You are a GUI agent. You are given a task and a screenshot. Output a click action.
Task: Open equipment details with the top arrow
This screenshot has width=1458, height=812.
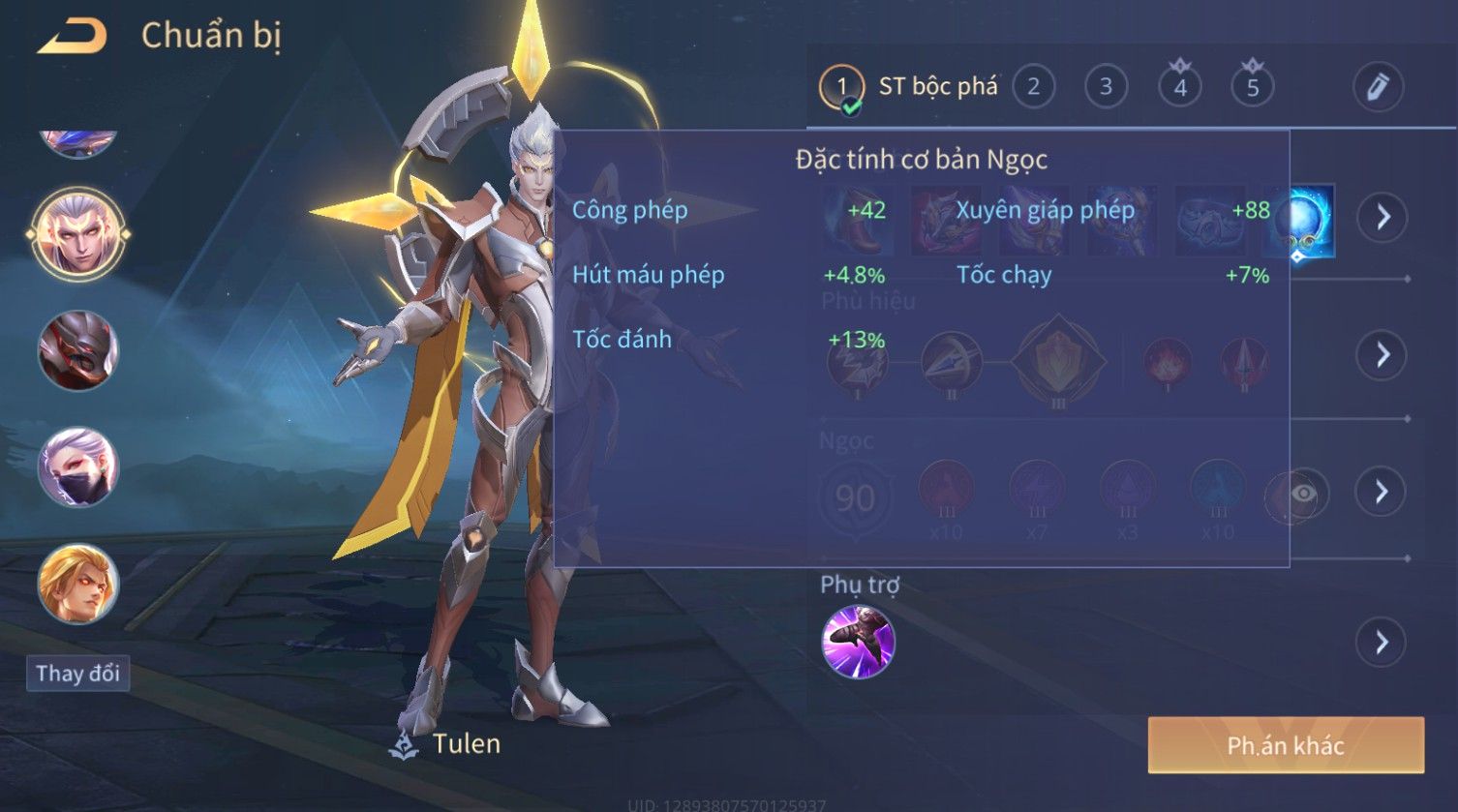(x=1382, y=217)
